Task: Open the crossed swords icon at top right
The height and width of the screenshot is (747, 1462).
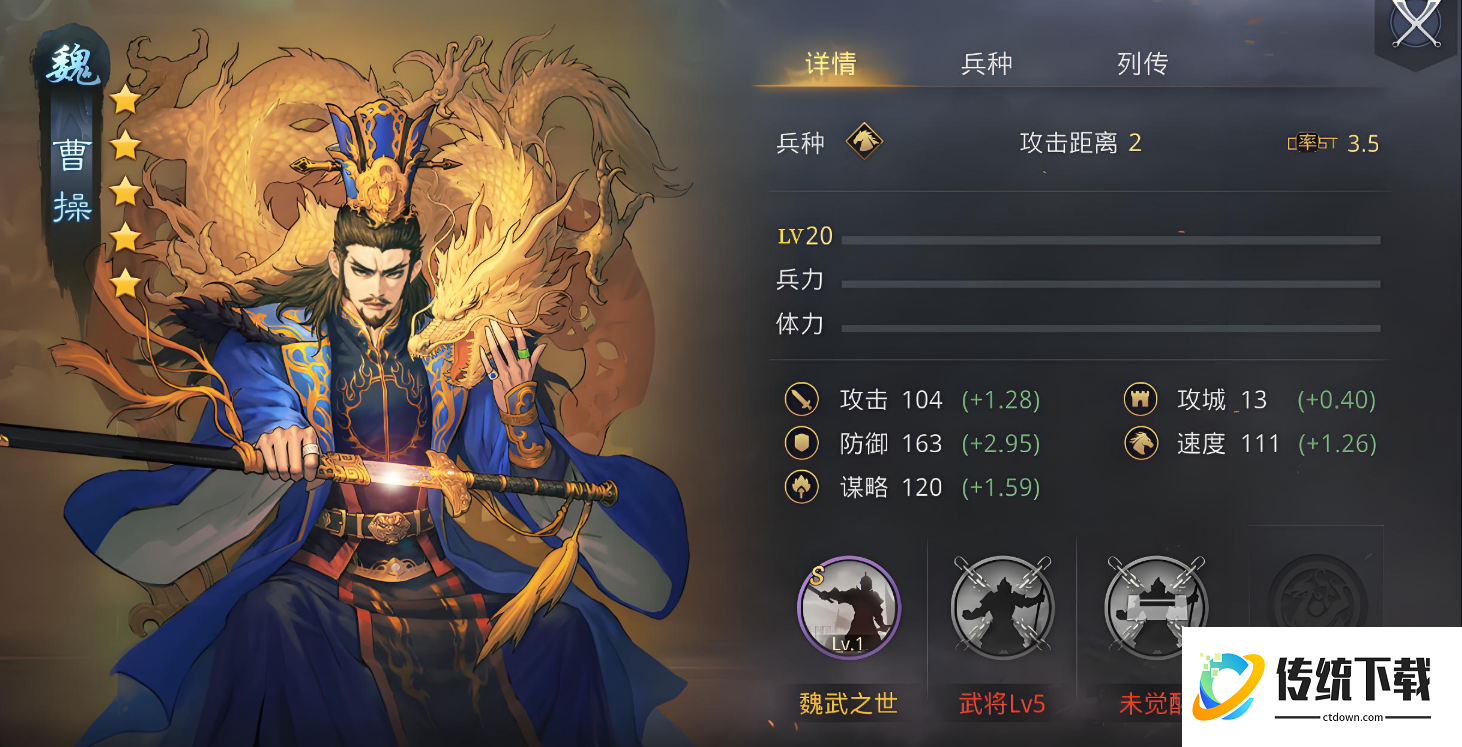Action: click(x=1414, y=25)
